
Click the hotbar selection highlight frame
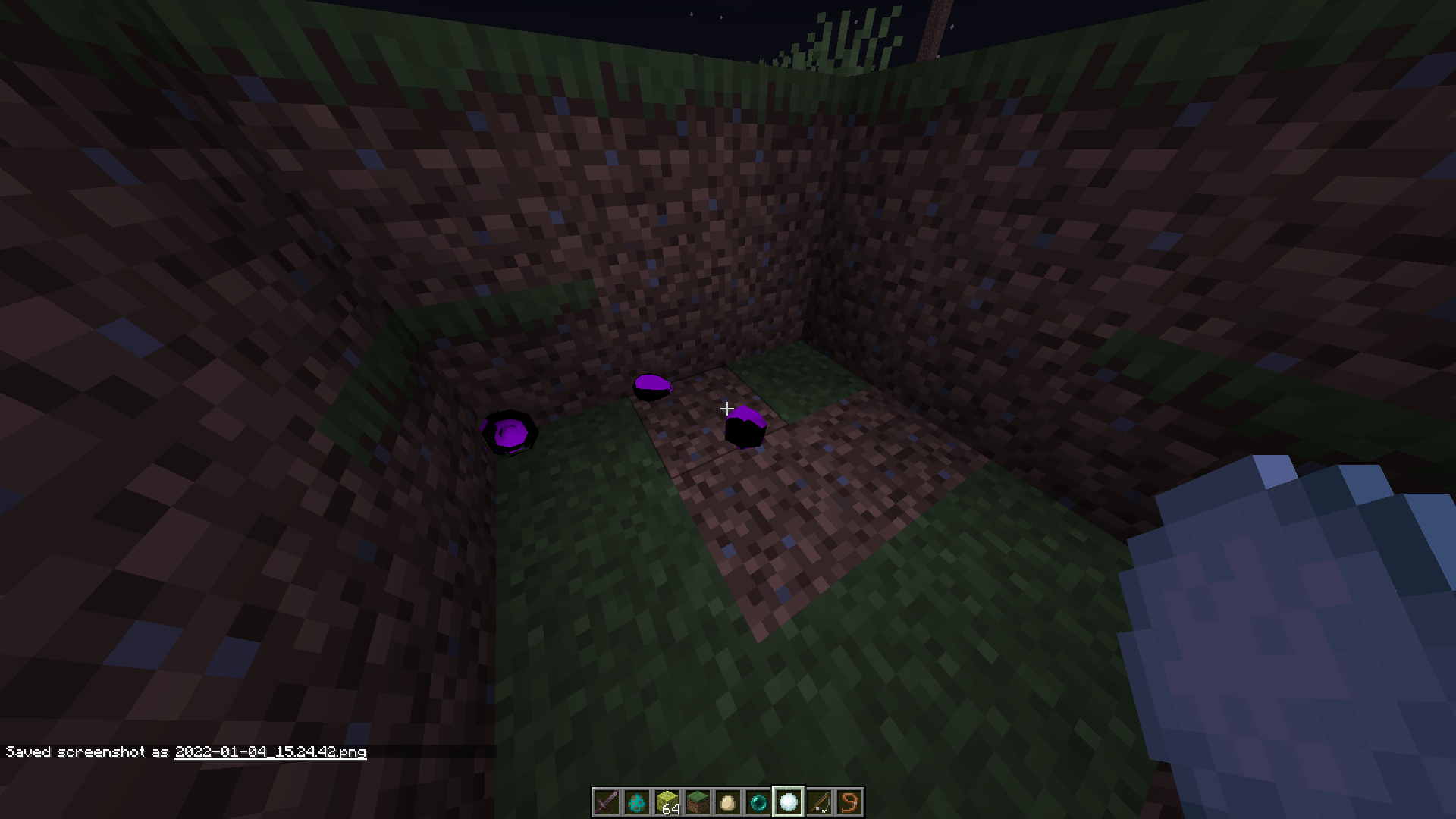tap(788, 802)
